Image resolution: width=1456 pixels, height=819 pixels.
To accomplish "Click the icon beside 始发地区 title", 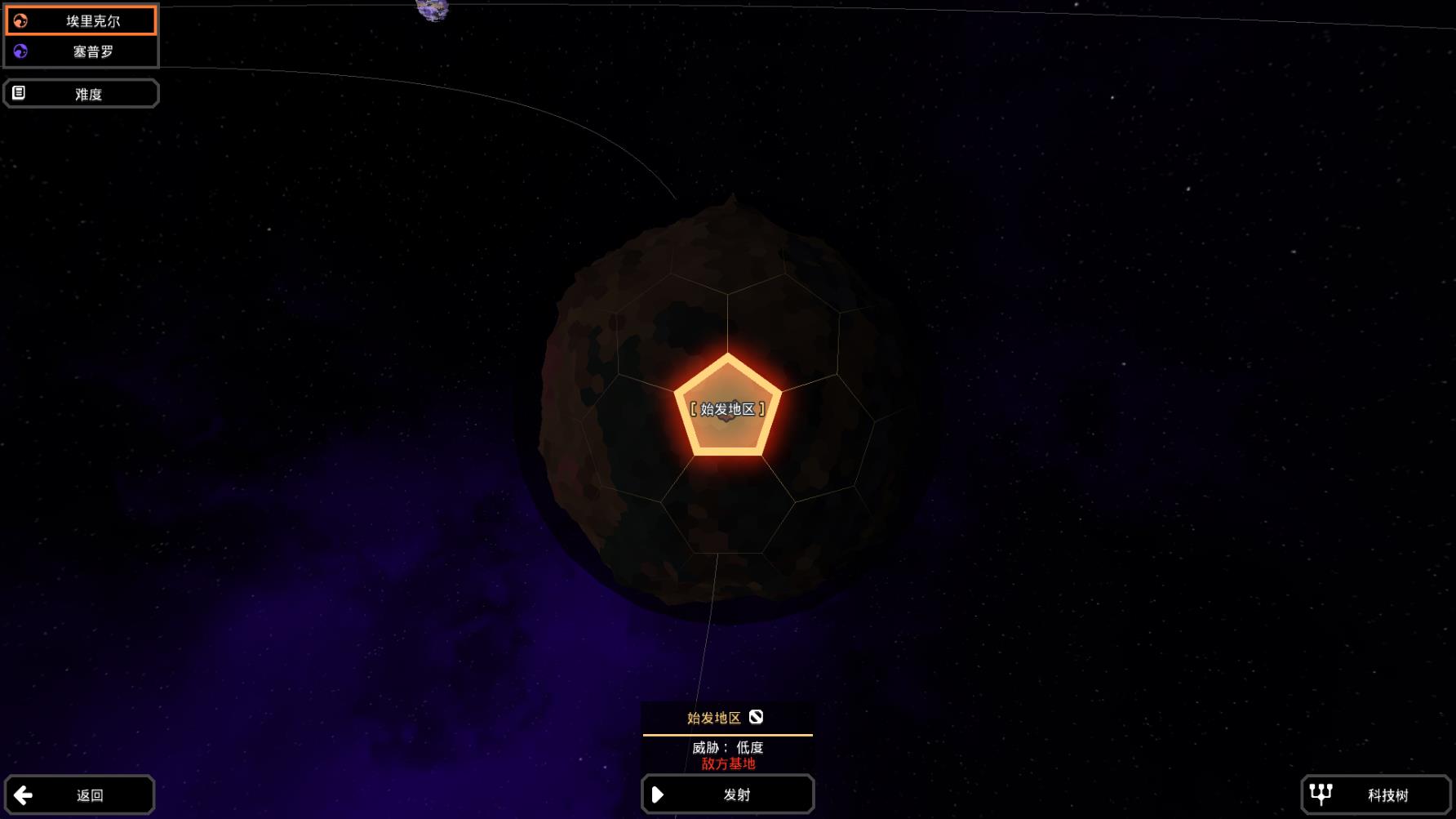I will [756, 717].
